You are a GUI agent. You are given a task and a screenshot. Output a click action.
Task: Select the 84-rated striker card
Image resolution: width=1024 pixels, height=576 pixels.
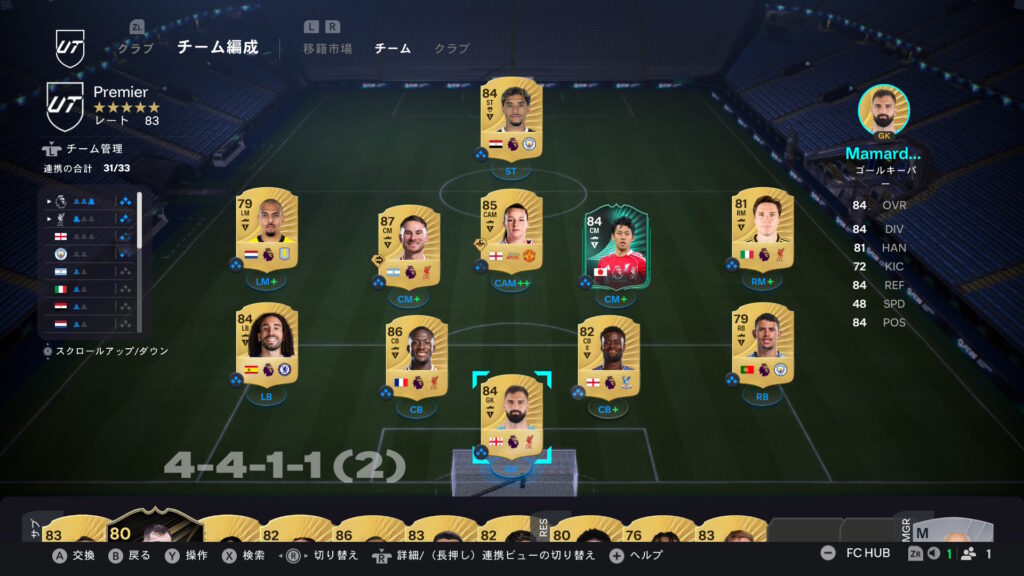[511, 119]
